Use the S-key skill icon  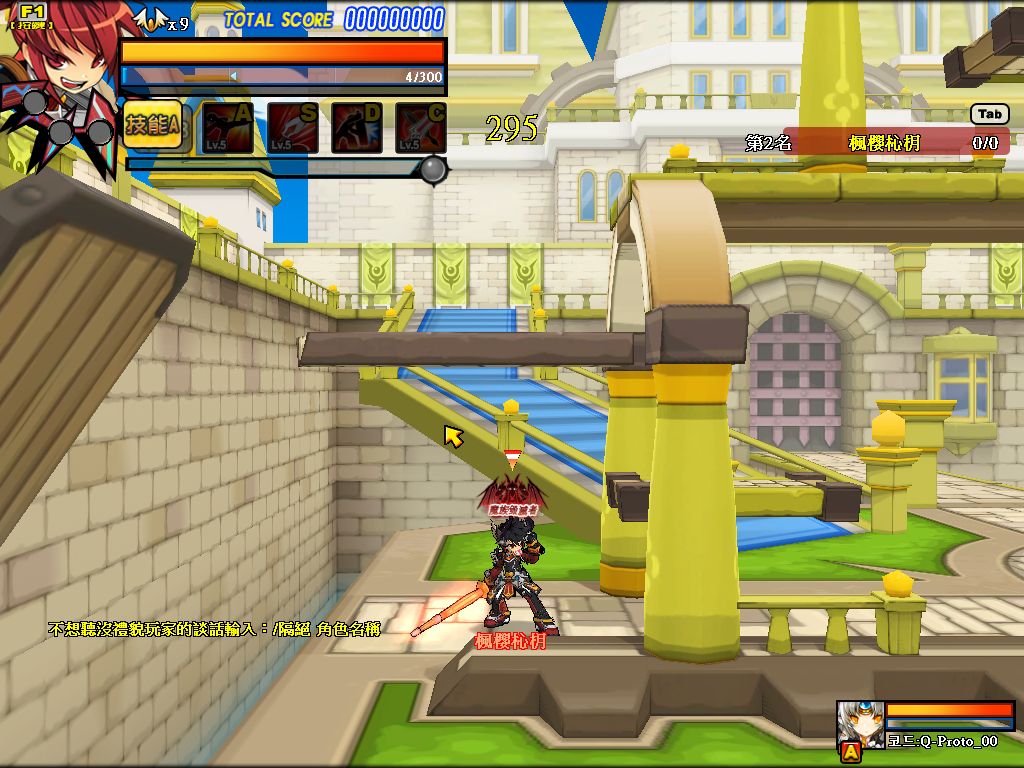coord(292,127)
